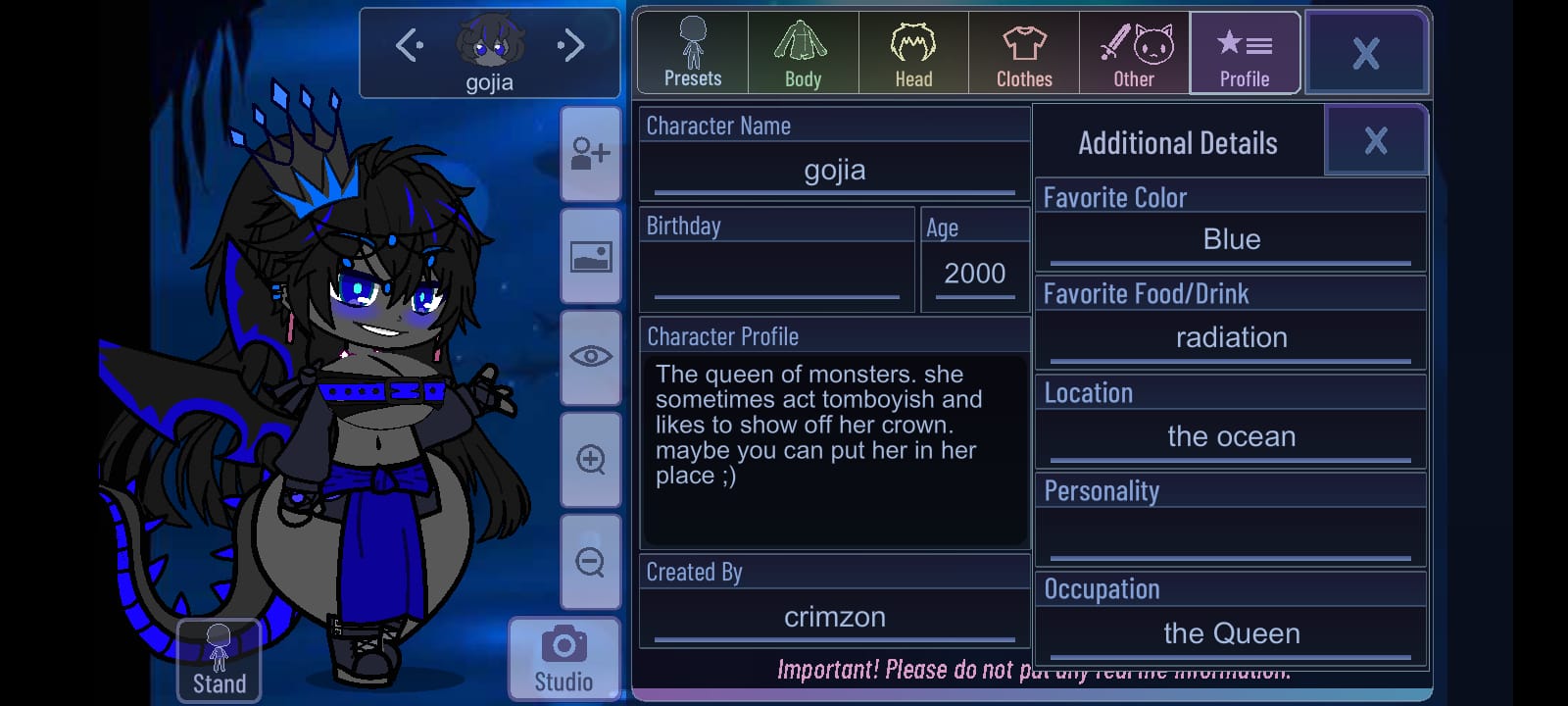
Task: Edit the Character Name field
Action: pos(834,171)
